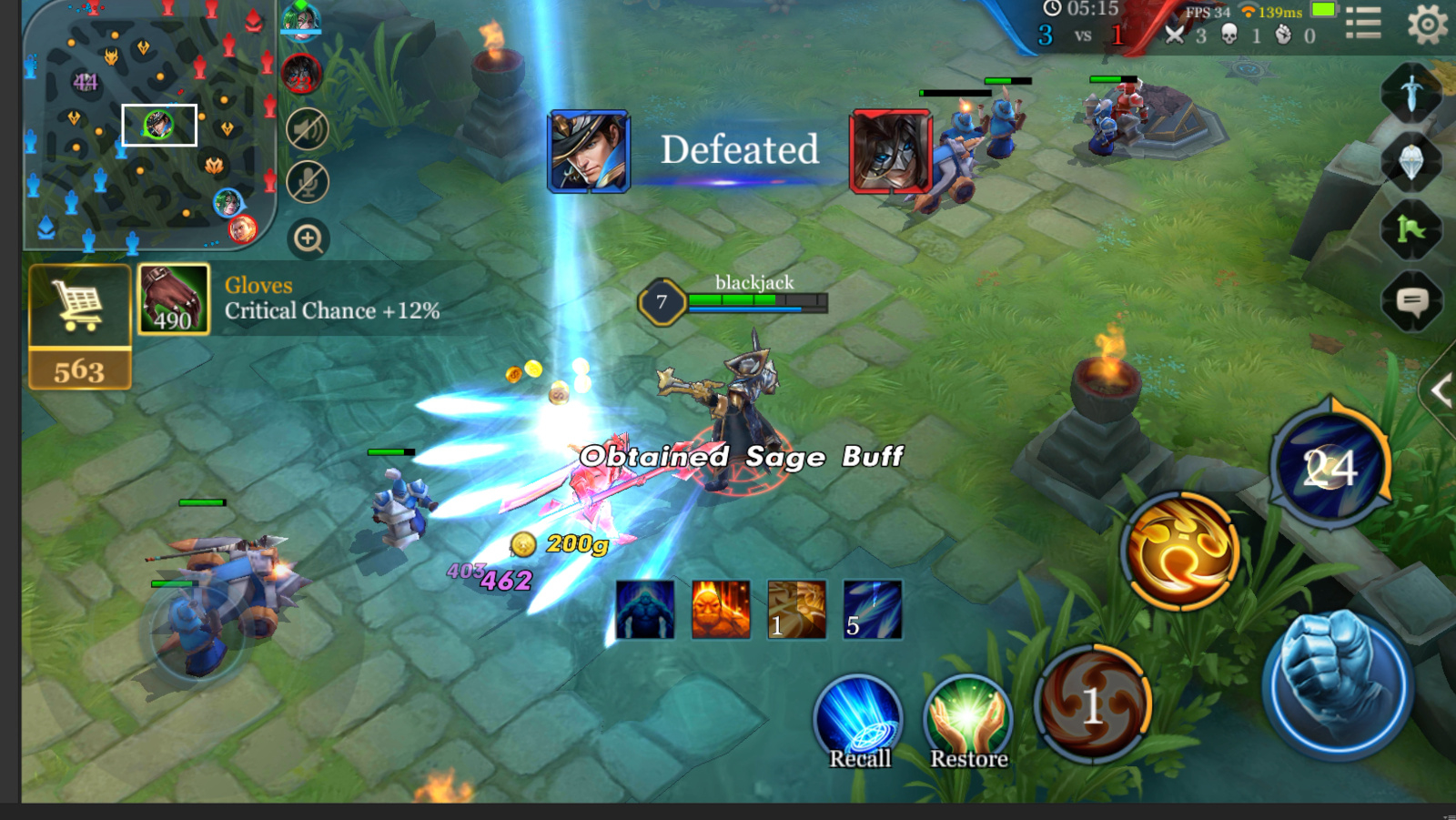The width and height of the screenshot is (1456, 820).
Task: Zoom the minimap with magnifier button
Action: click(308, 239)
